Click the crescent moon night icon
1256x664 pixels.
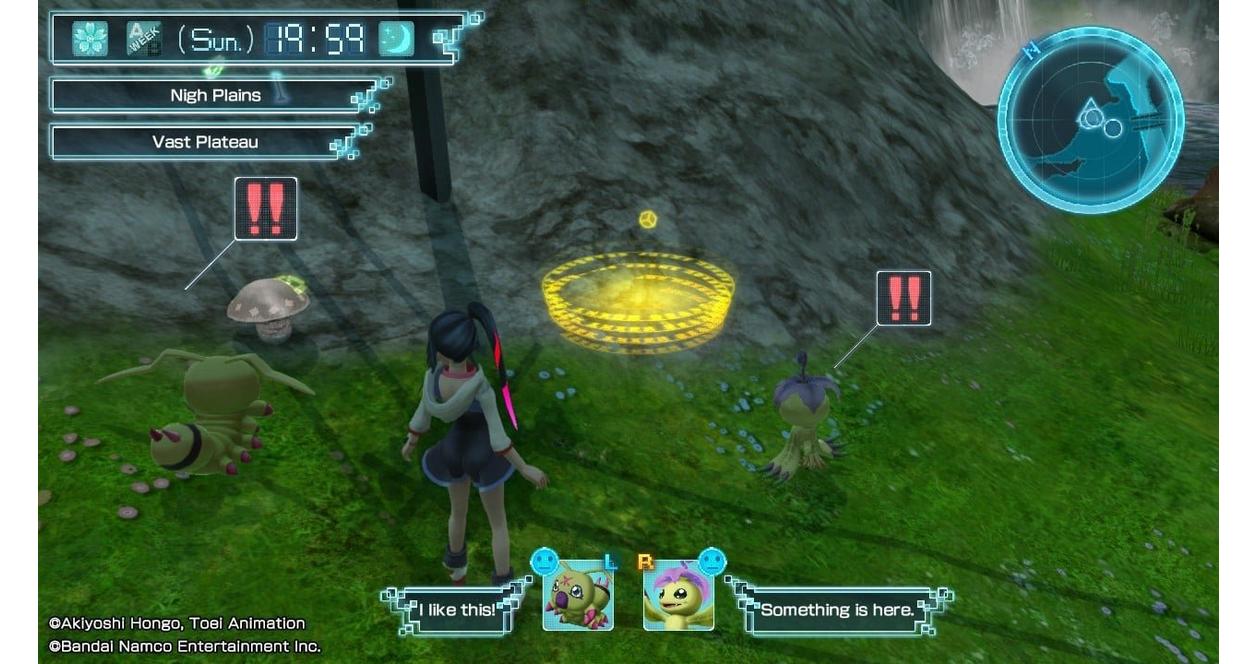tap(396, 39)
